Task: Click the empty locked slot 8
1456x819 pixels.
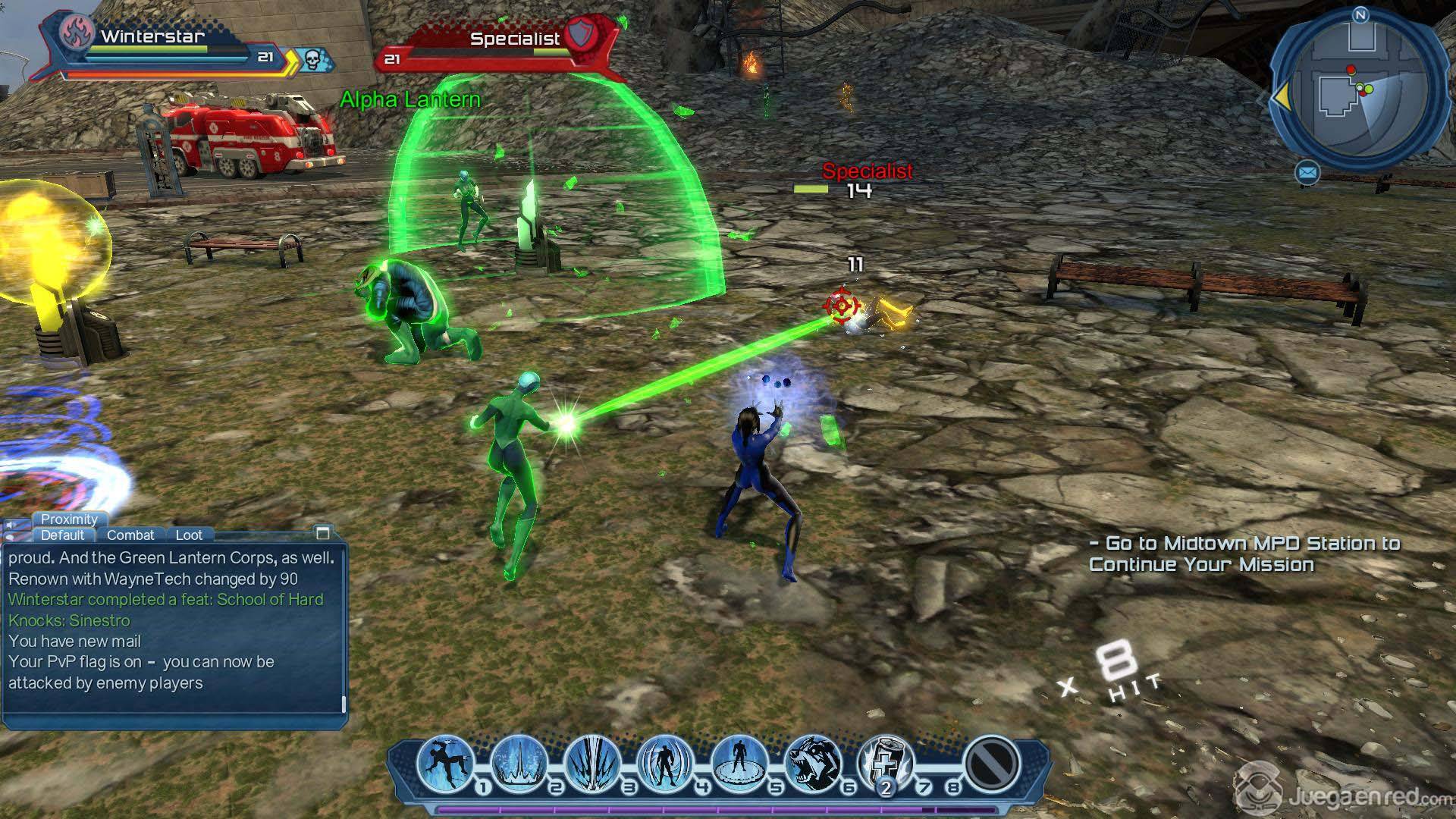Action: click(992, 762)
